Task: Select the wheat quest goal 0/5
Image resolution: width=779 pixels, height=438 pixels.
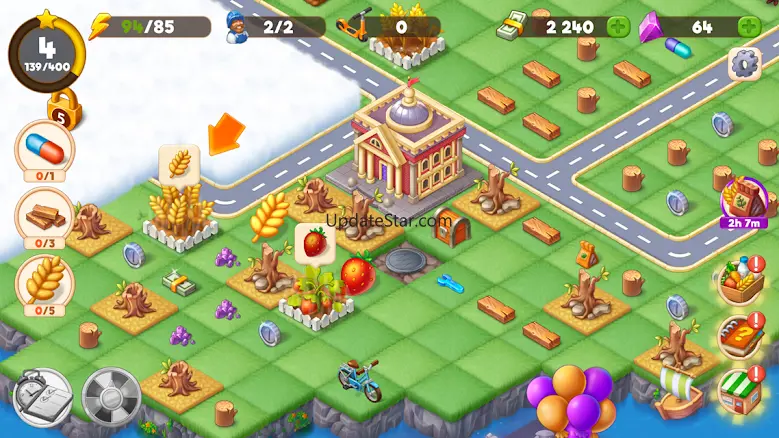Action: click(44, 284)
